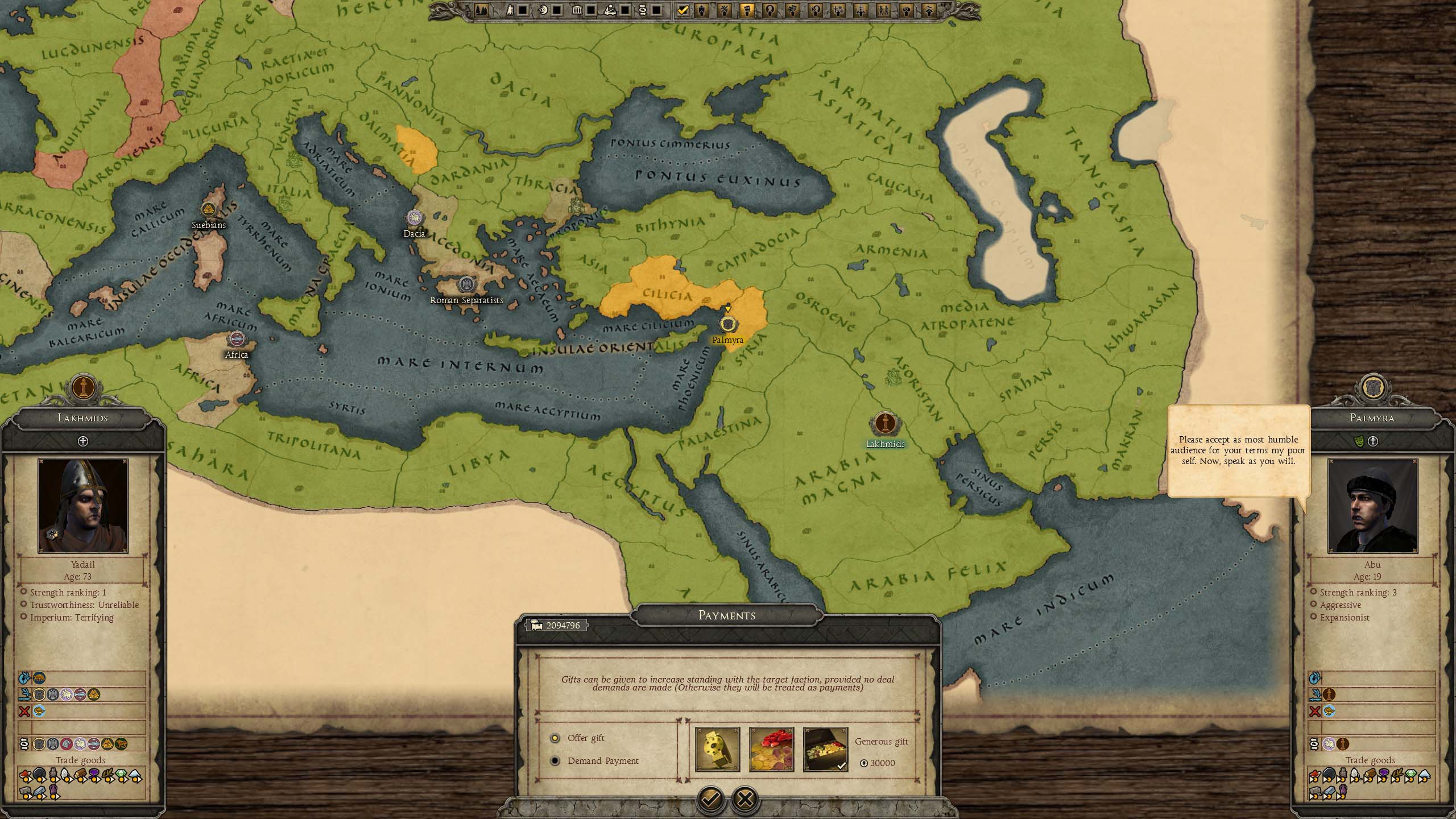Tick the checkbox beside the cloaked figure icon
Screen dimensions: 1456x819
click(x=523, y=10)
